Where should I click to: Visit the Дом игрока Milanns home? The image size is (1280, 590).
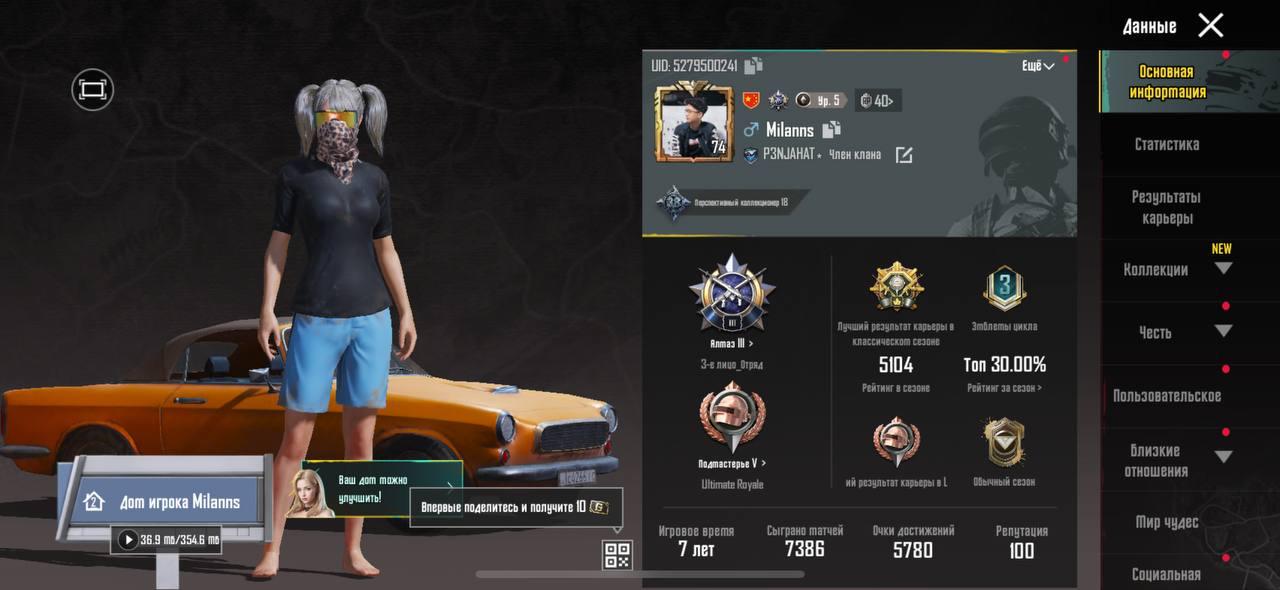[165, 501]
